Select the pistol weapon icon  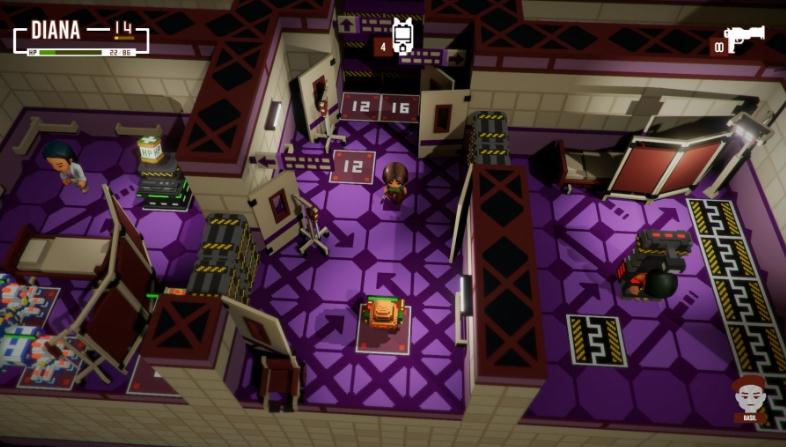pyautogui.click(x=746, y=40)
